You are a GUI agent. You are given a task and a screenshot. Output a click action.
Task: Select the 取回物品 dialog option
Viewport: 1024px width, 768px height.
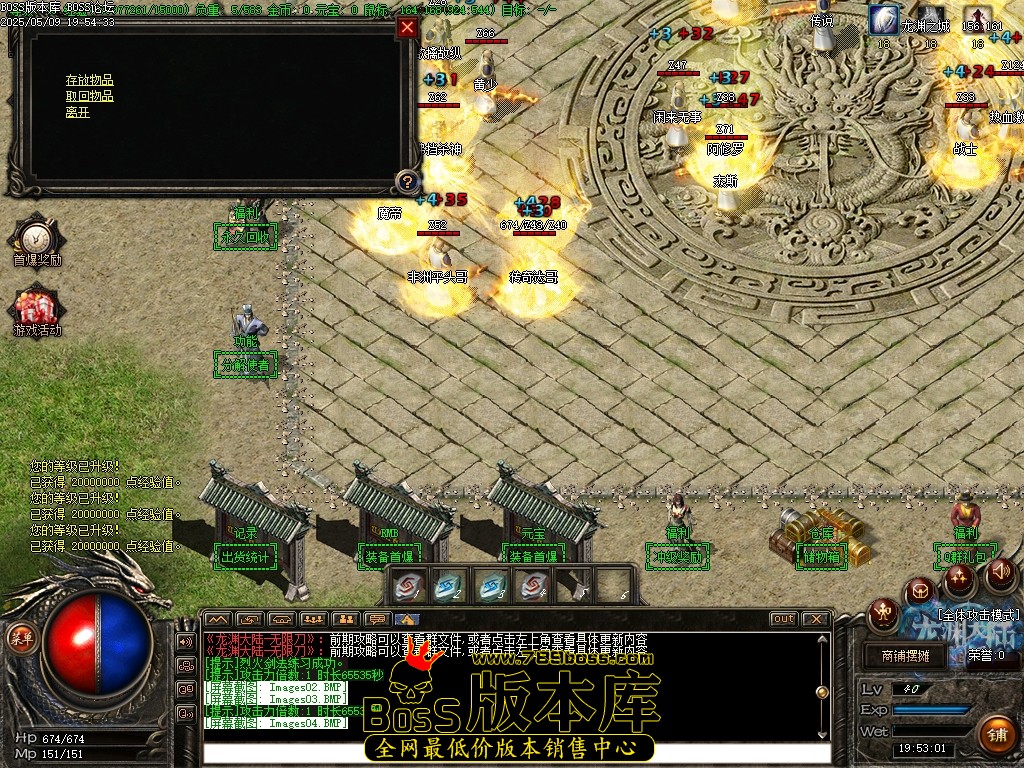click(x=89, y=96)
